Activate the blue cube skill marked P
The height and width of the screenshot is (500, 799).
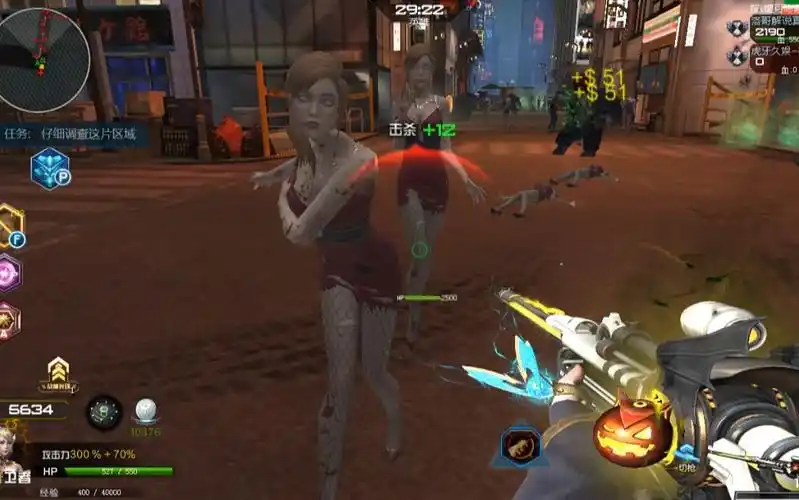pyautogui.click(x=48, y=168)
